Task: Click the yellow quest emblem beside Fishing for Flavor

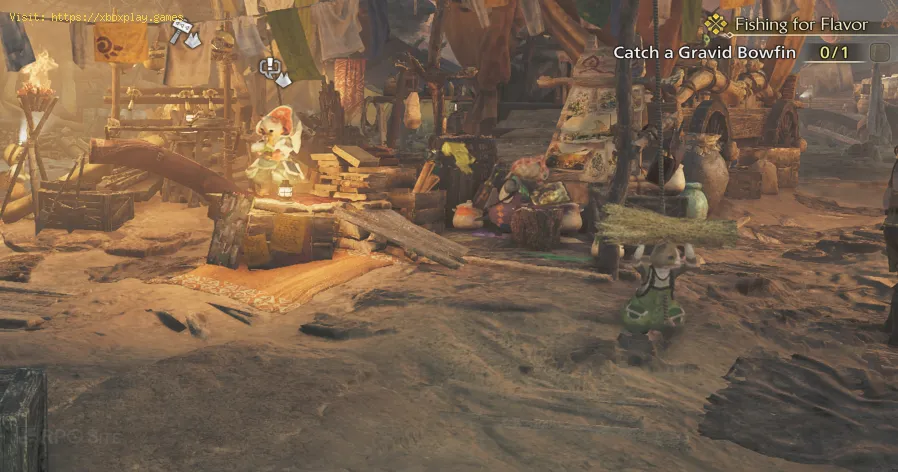Action: point(715,25)
